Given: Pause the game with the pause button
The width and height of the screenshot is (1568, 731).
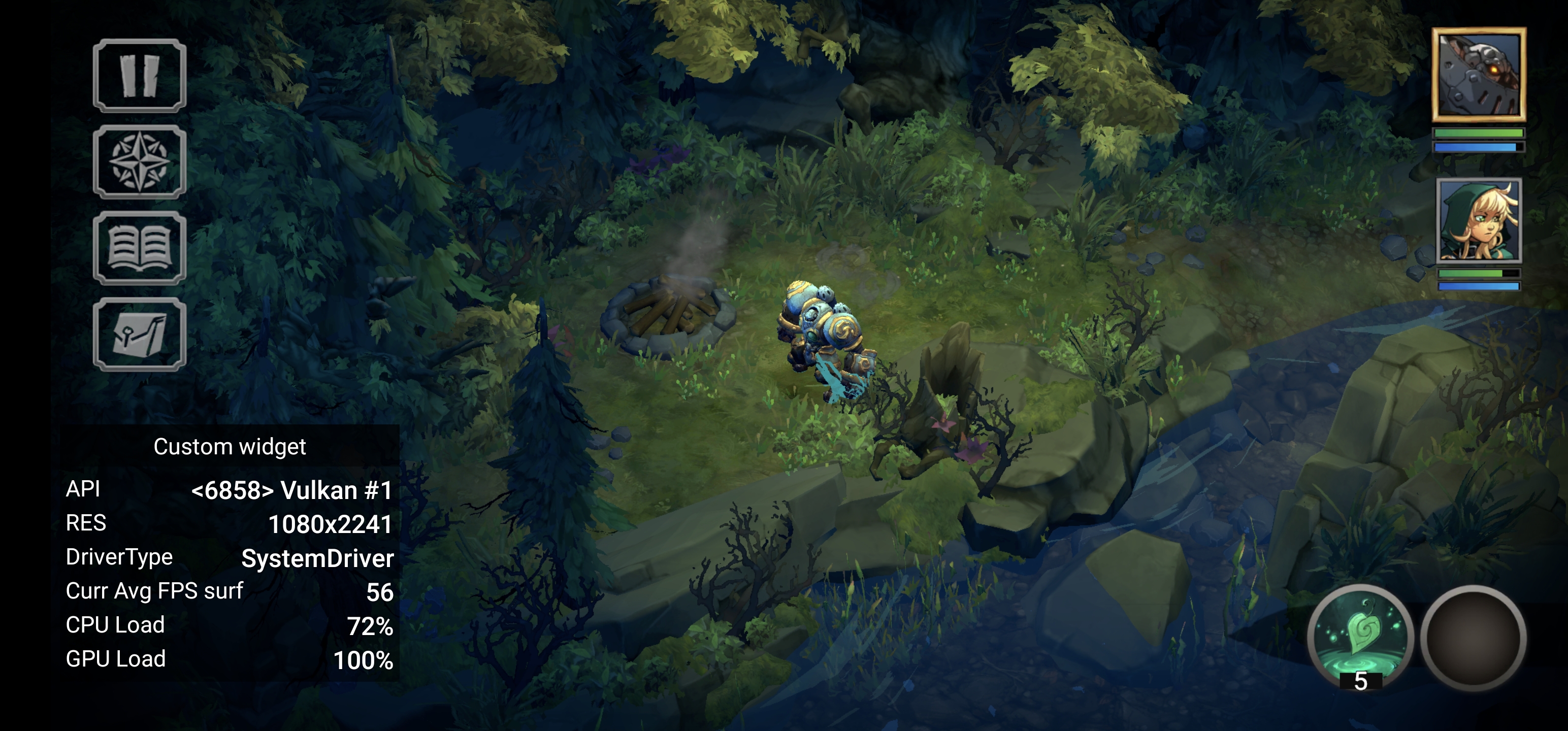Looking at the screenshot, I should point(140,76).
